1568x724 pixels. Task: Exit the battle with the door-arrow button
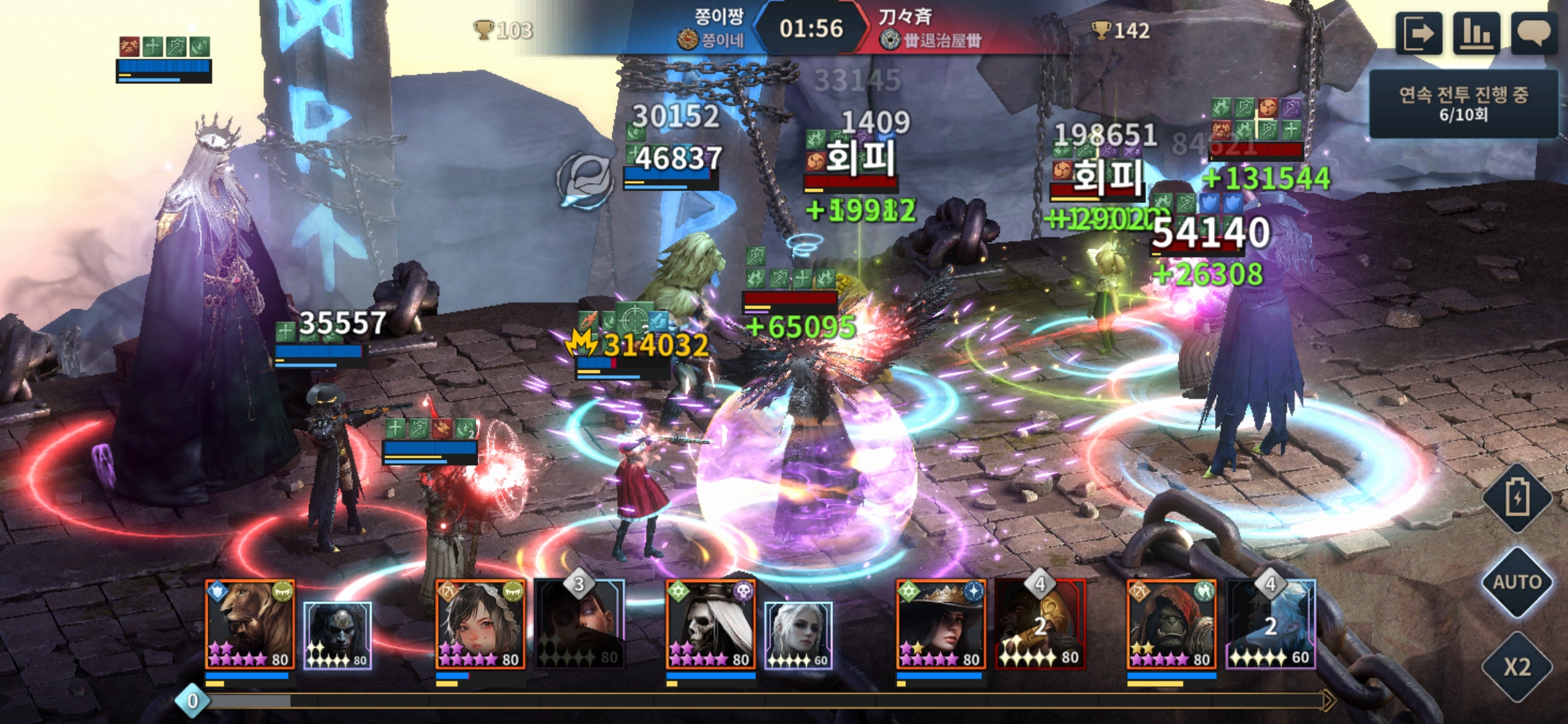[1419, 34]
